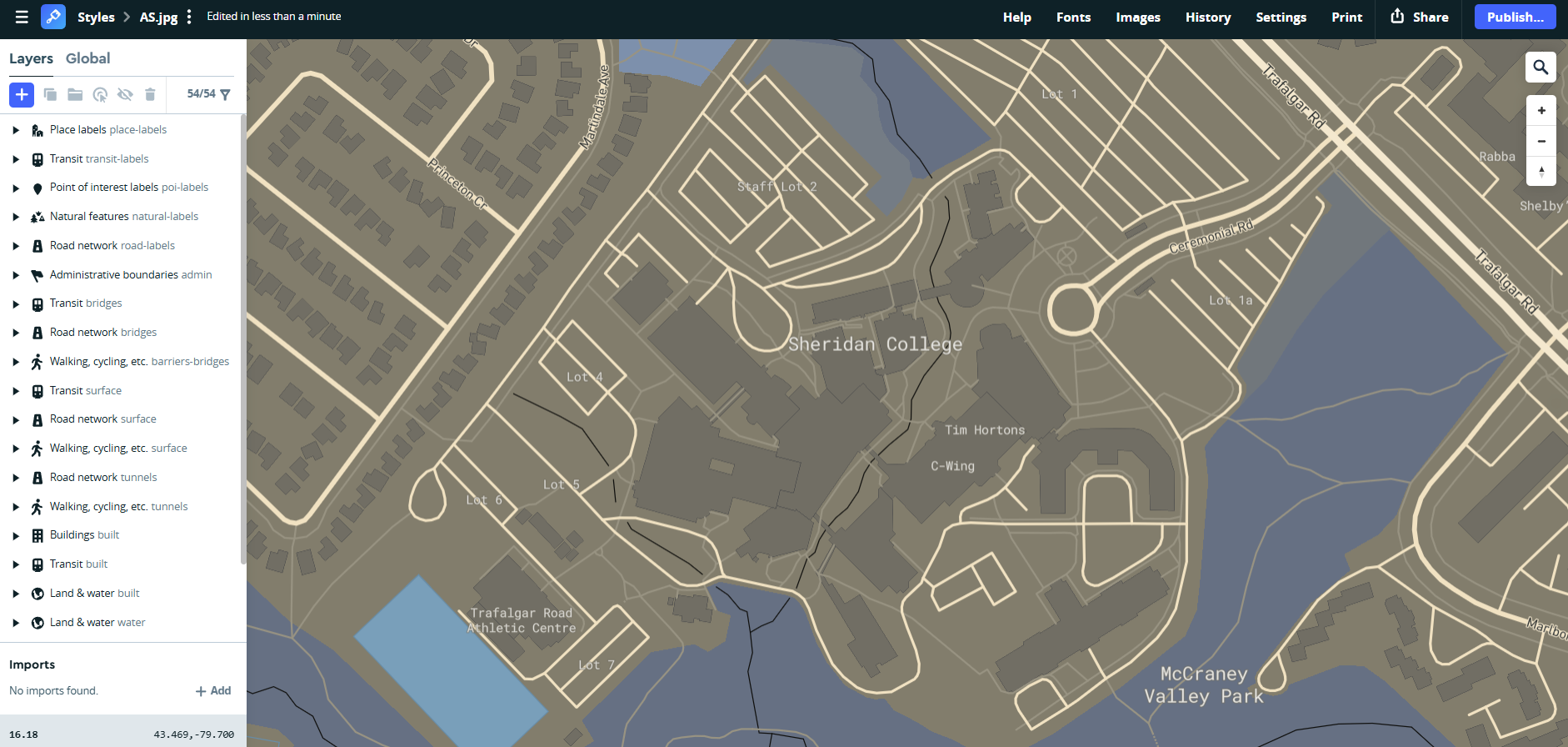Activate select-layer-by-clicking-map tool
The height and width of the screenshot is (747, 1568).
tap(100, 95)
